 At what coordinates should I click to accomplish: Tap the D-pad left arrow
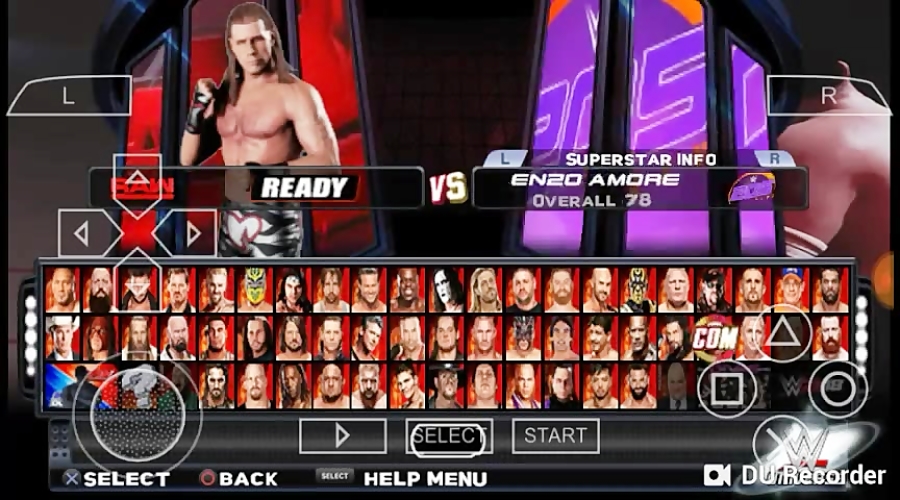pos(82,234)
